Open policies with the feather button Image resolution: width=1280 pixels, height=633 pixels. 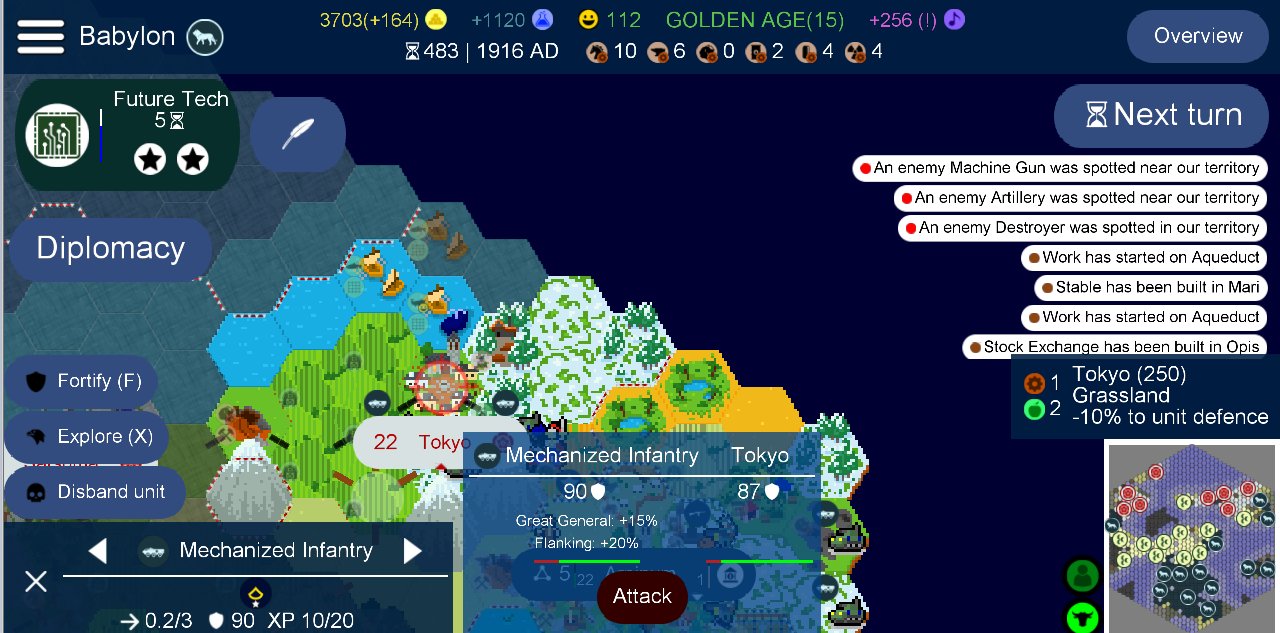(x=297, y=134)
